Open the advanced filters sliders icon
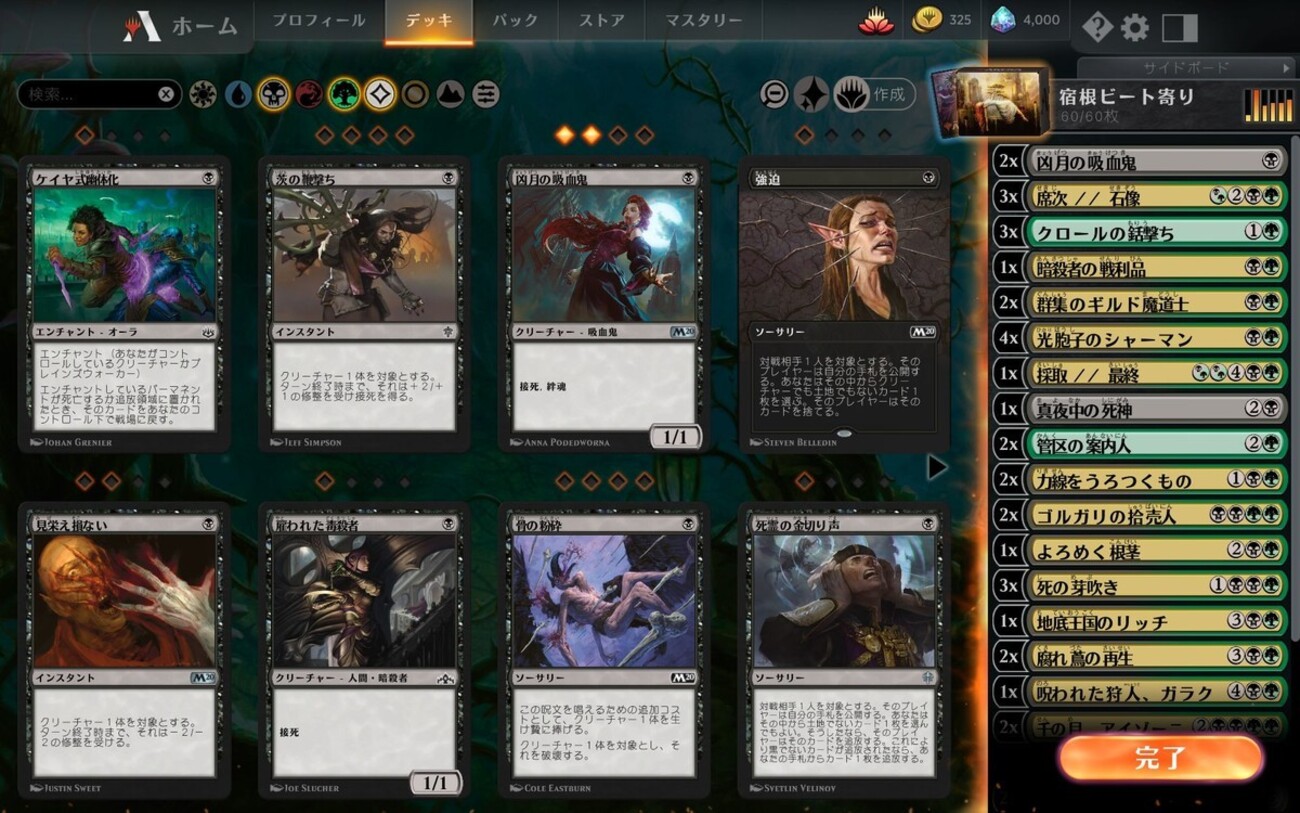This screenshot has height=813, width=1300. pyautogui.click(x=483, y=95)
